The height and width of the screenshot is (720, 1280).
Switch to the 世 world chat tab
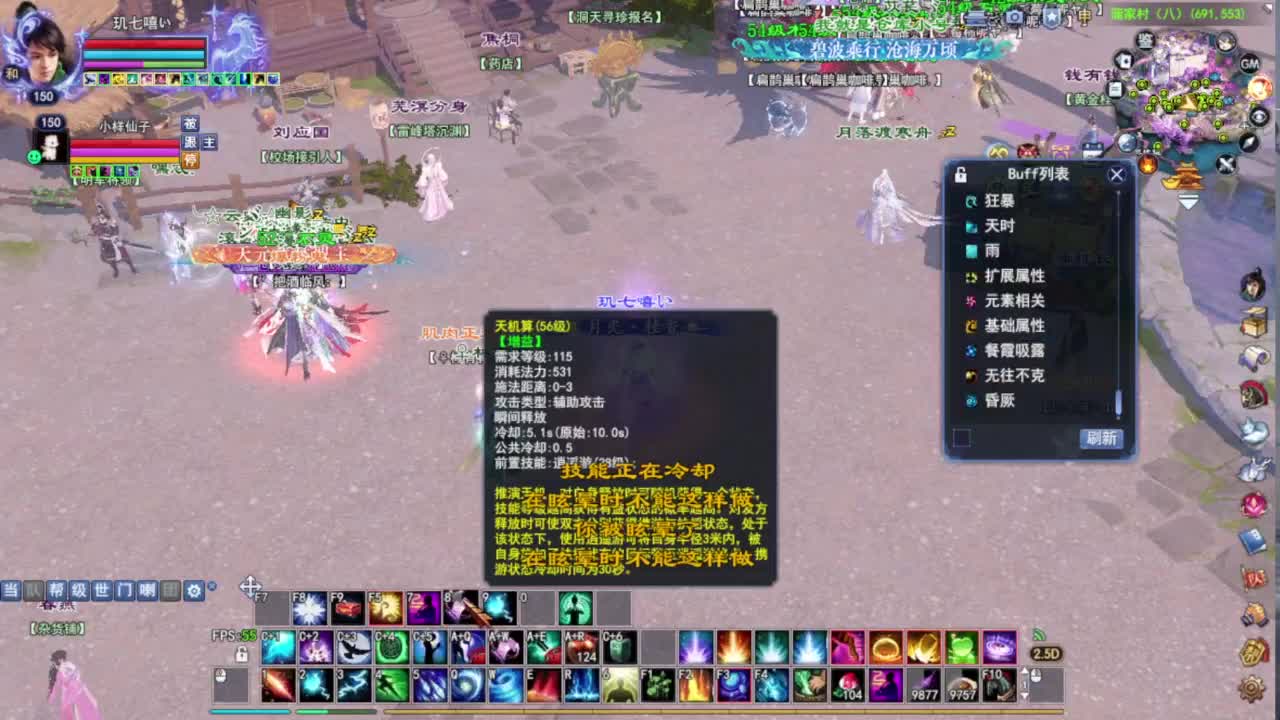coord(102,590)
